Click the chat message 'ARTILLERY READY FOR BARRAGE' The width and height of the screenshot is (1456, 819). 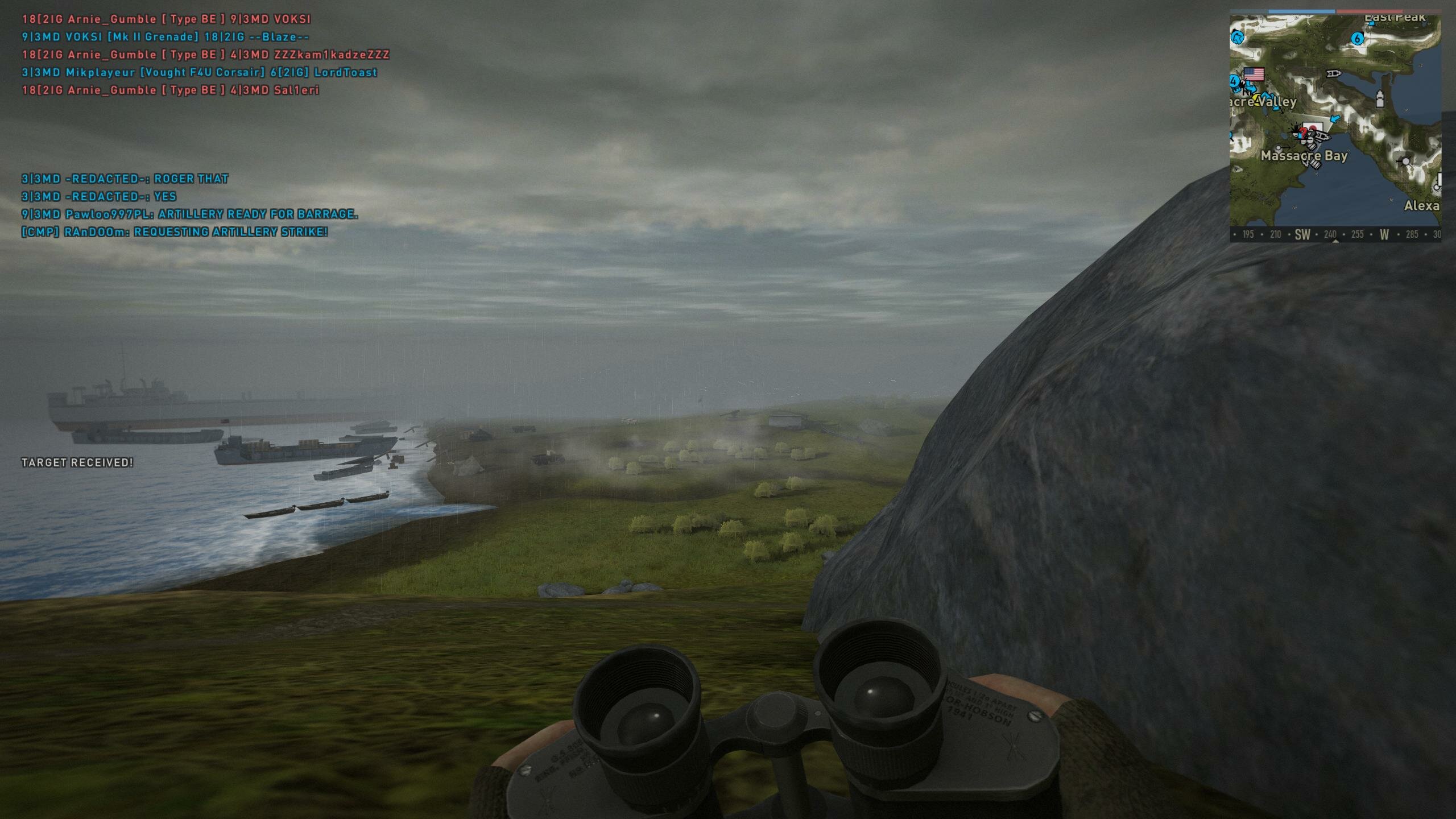189,214
